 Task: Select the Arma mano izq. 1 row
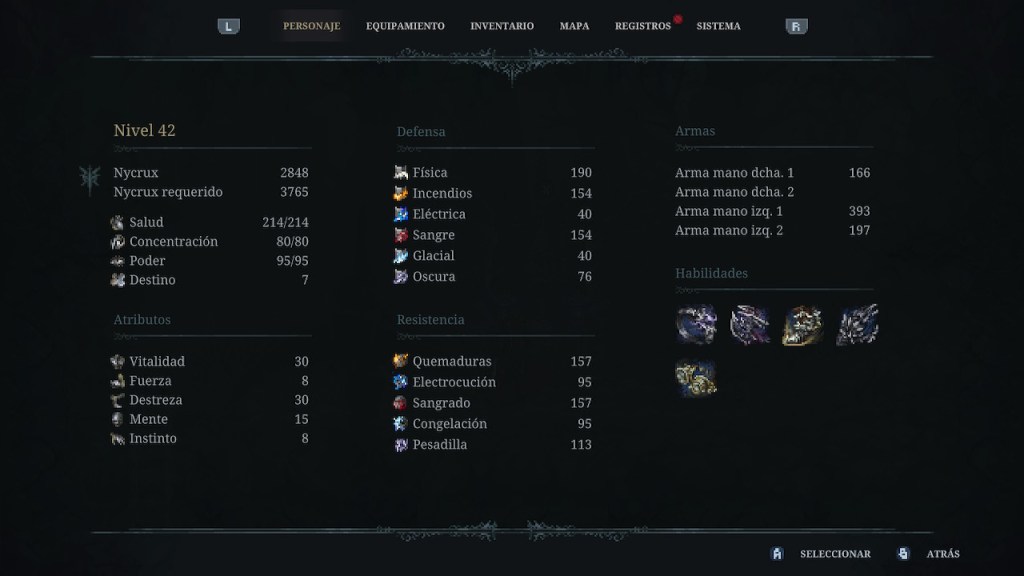(772, 211)
